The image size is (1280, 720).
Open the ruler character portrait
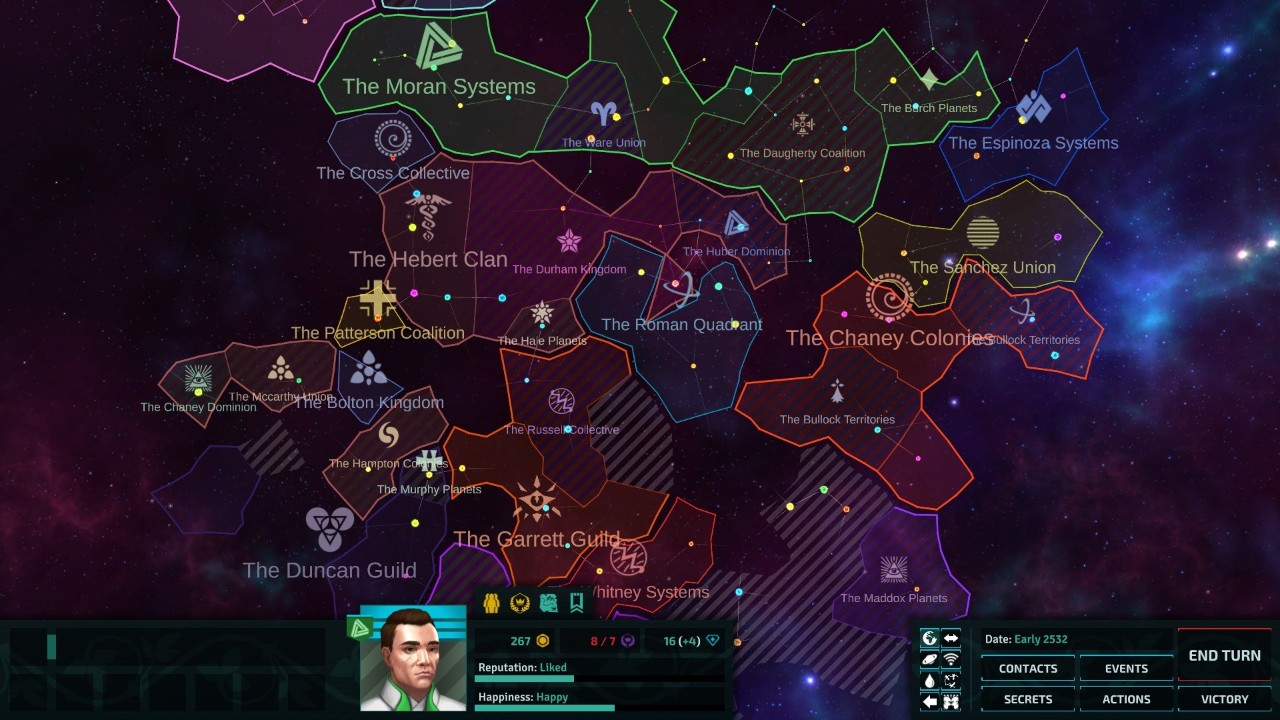[412, 660]
